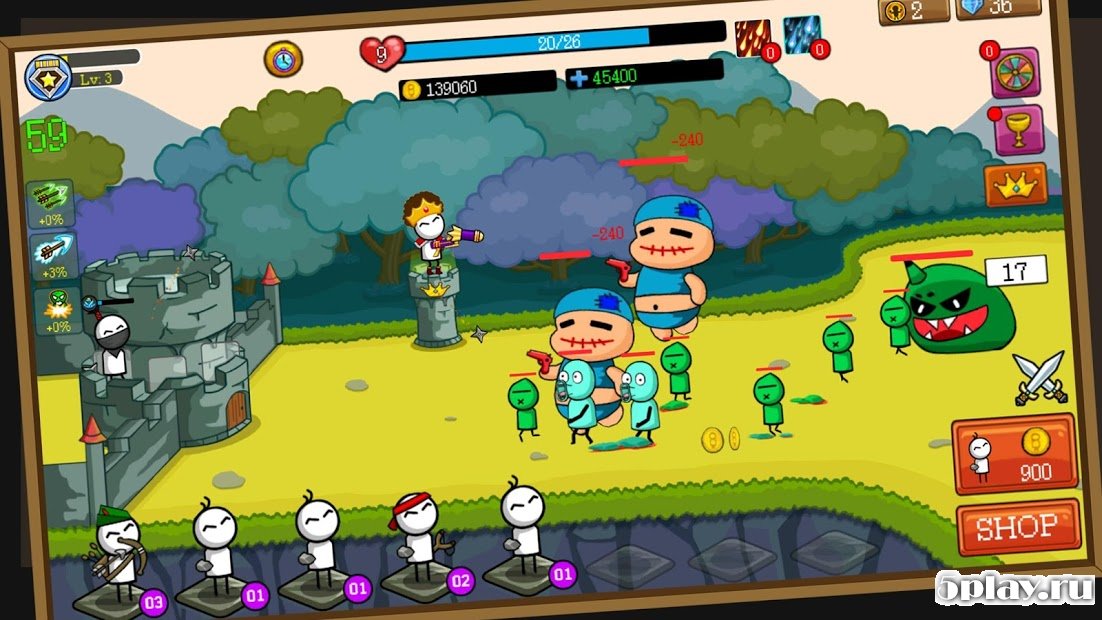Open the crown menu button

tap(1015, 185)
